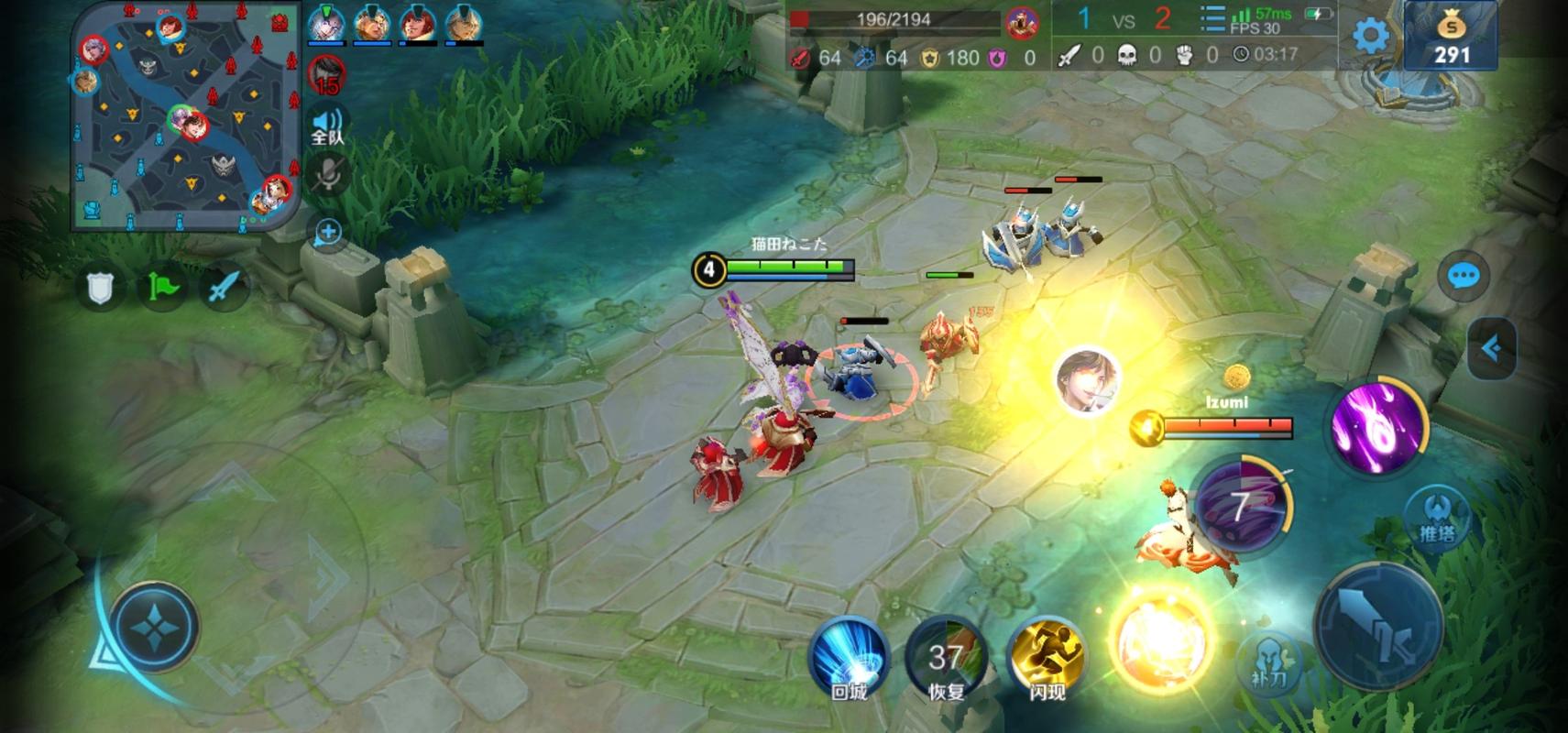This screenshot has width=1568, height=733.
Task: Send the sword attack signal
Action: pos(223,288)
